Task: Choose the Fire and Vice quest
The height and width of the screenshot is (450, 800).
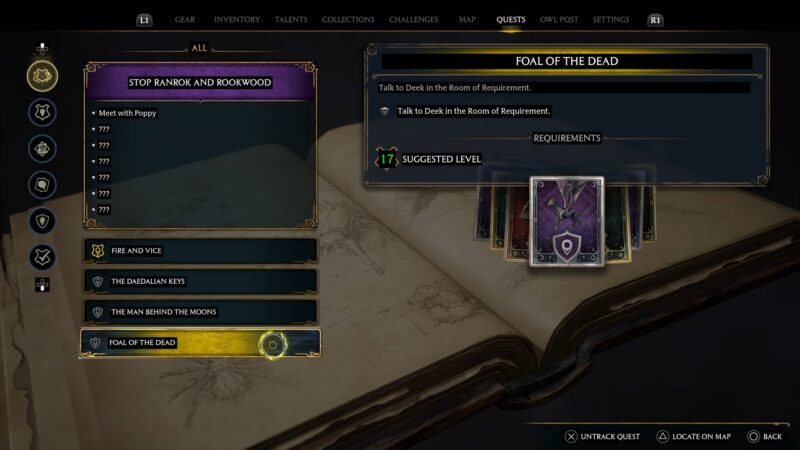Action: 200,251
